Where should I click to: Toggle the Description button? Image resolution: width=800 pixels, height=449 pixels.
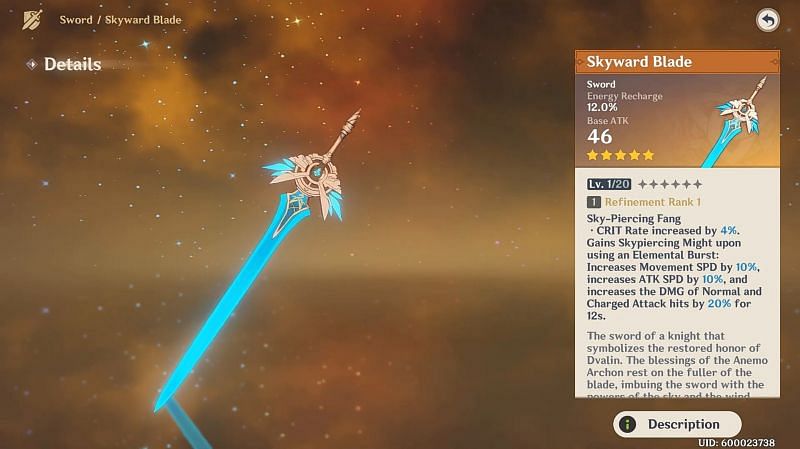(x=677, y=424)
